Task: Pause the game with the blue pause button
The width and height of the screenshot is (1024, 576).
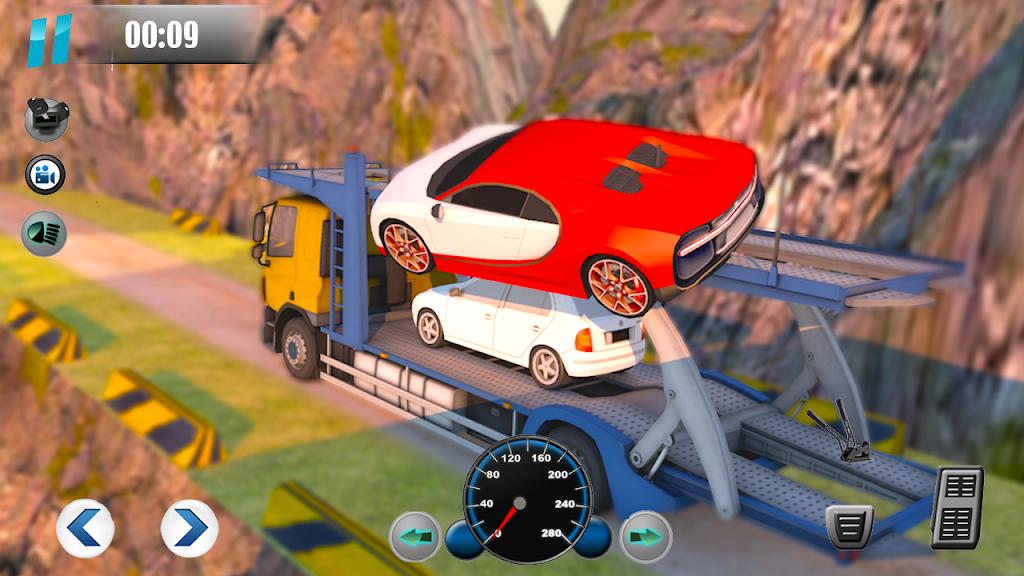Action: [x=49, y=38]
